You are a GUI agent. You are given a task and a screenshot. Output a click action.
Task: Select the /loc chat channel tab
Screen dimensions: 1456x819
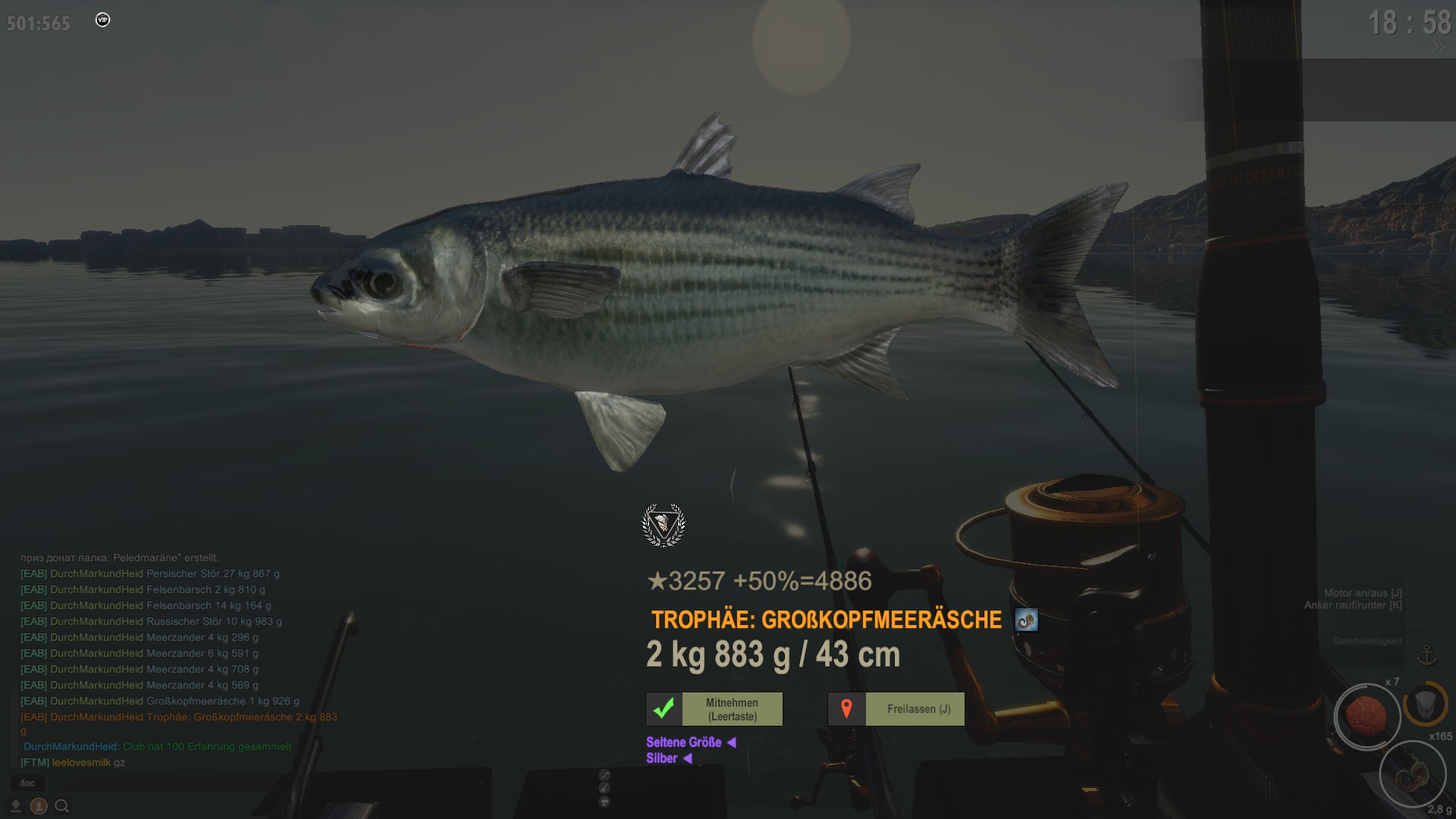27,783
